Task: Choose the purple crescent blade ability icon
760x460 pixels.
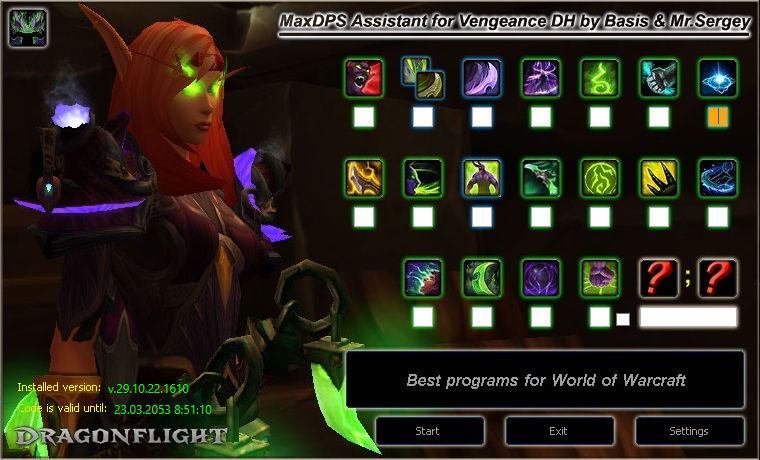Action: coord(481,78)
